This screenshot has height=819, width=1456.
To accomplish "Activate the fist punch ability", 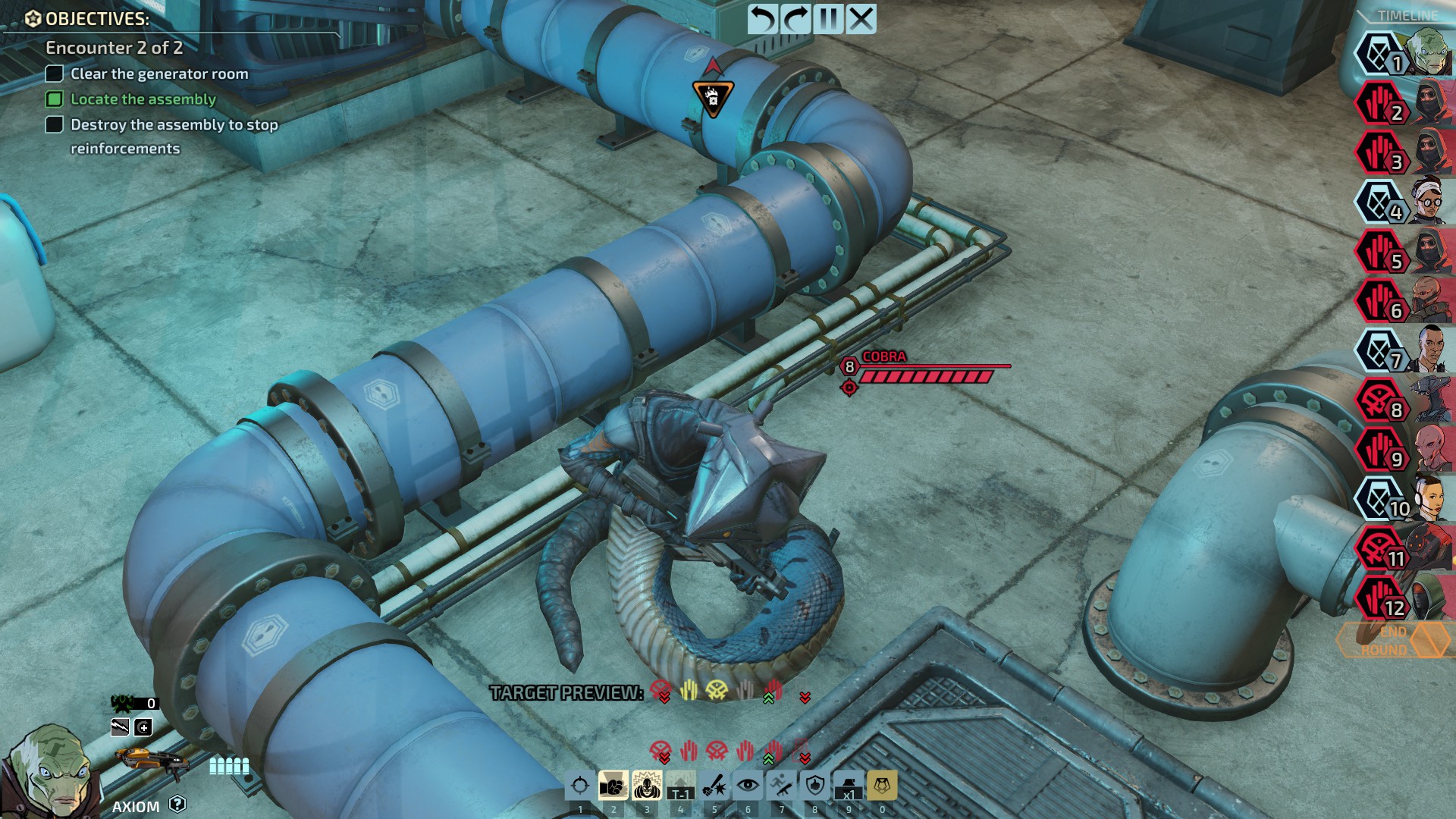I will pyautogui.click(x=613, y=786).
